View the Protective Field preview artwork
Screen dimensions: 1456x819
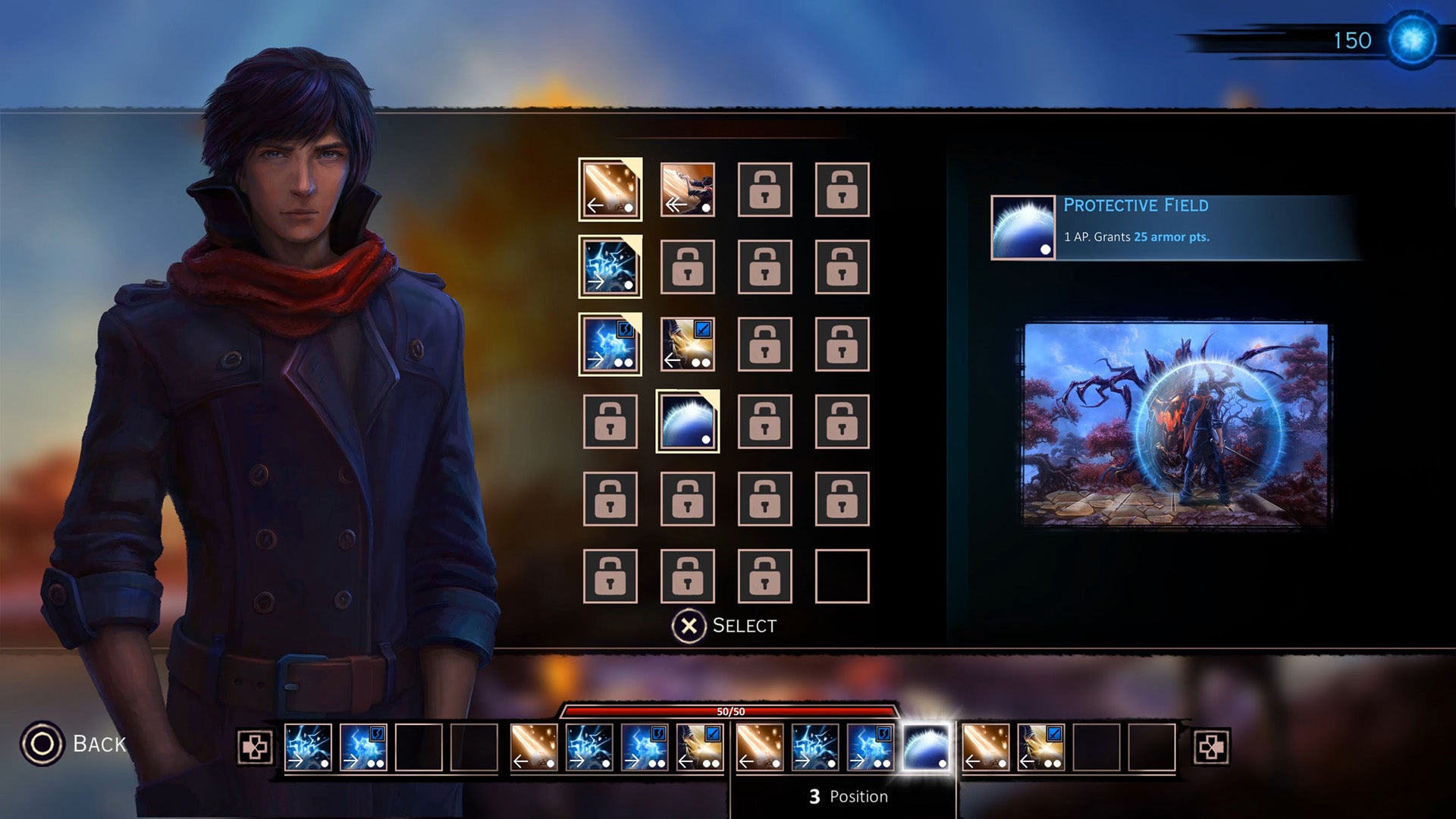[x=1176, y=425]
